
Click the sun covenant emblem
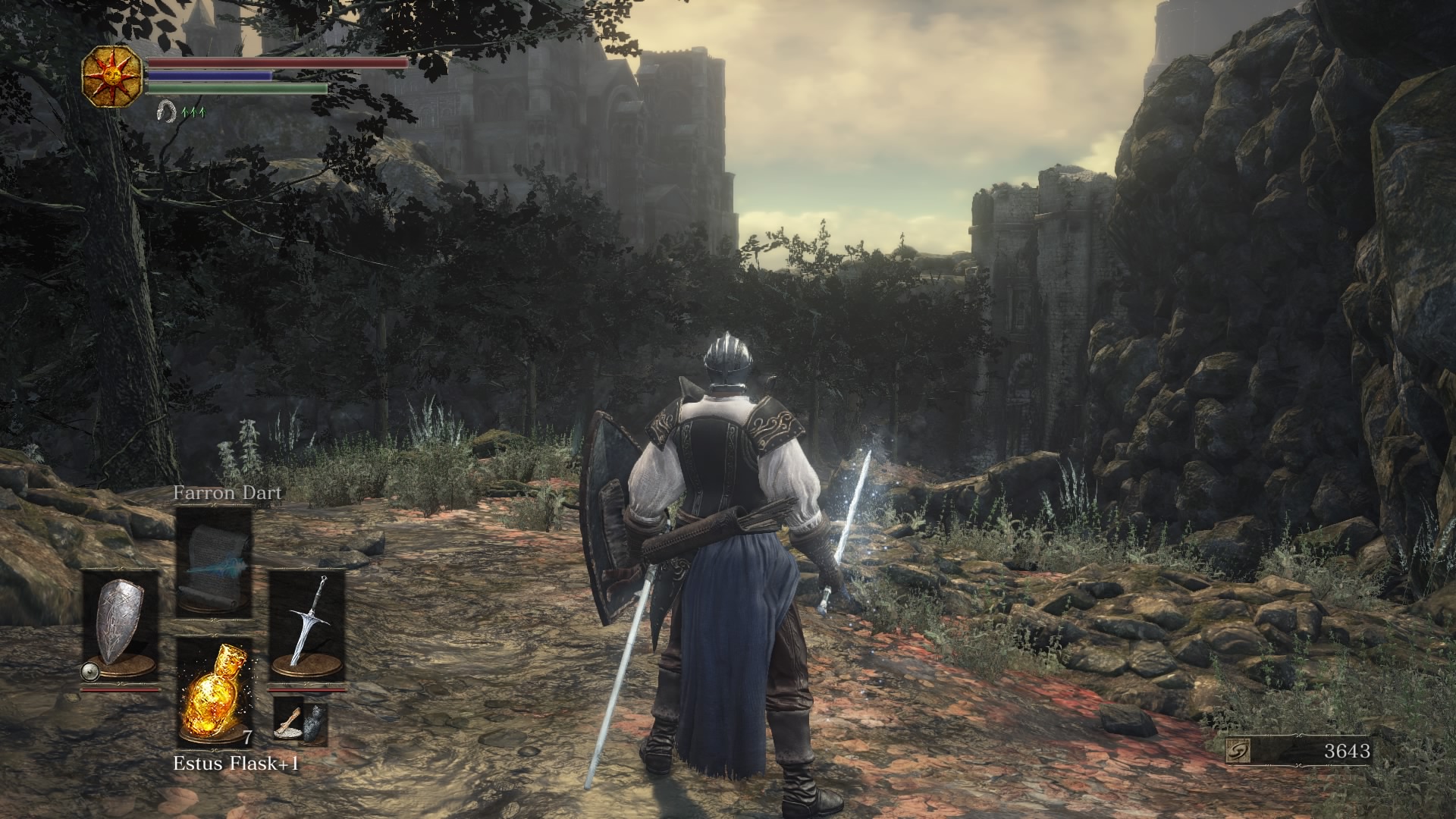click(113, 75)
